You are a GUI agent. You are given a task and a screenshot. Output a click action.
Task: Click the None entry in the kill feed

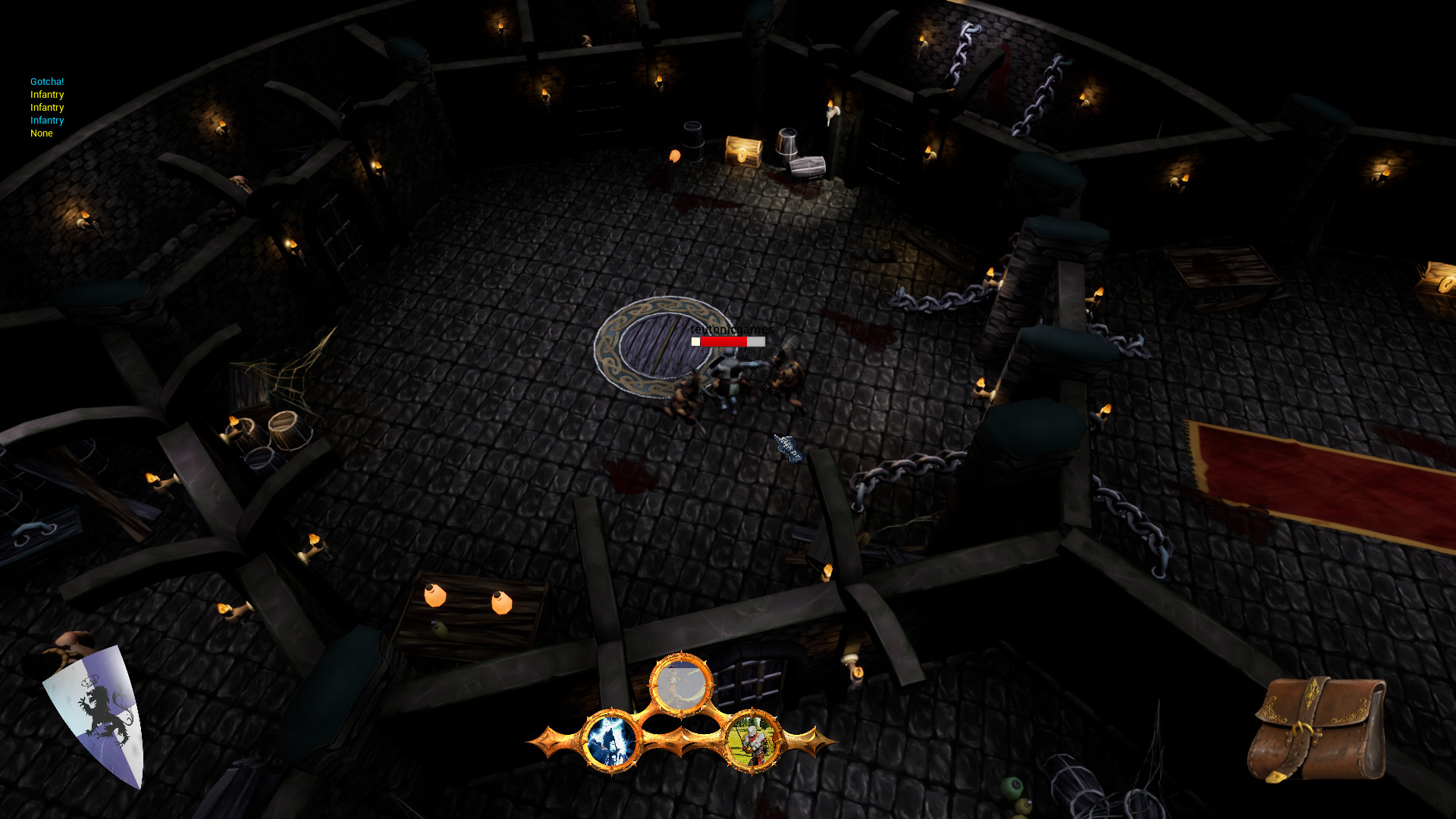click(42, 133)
